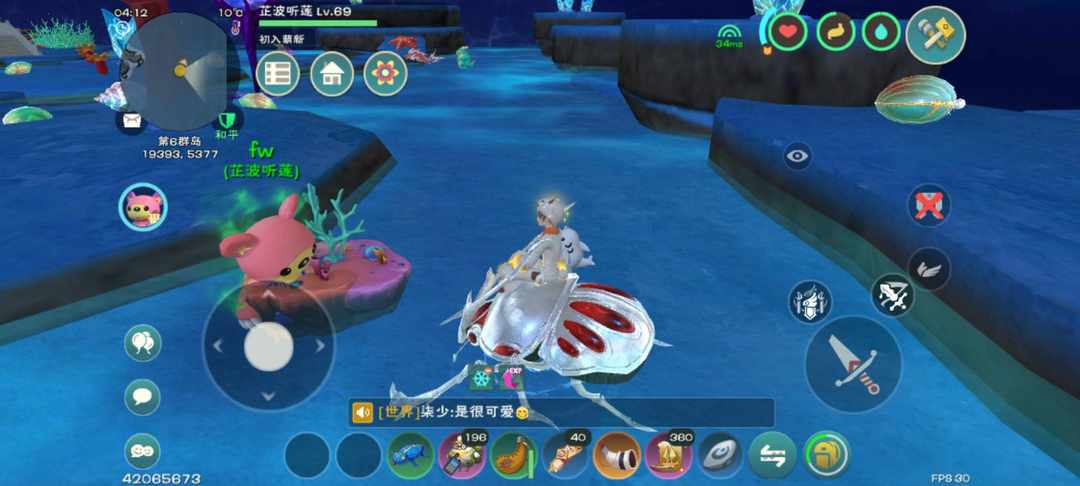Tap the red X dismount button

[929, 205]
